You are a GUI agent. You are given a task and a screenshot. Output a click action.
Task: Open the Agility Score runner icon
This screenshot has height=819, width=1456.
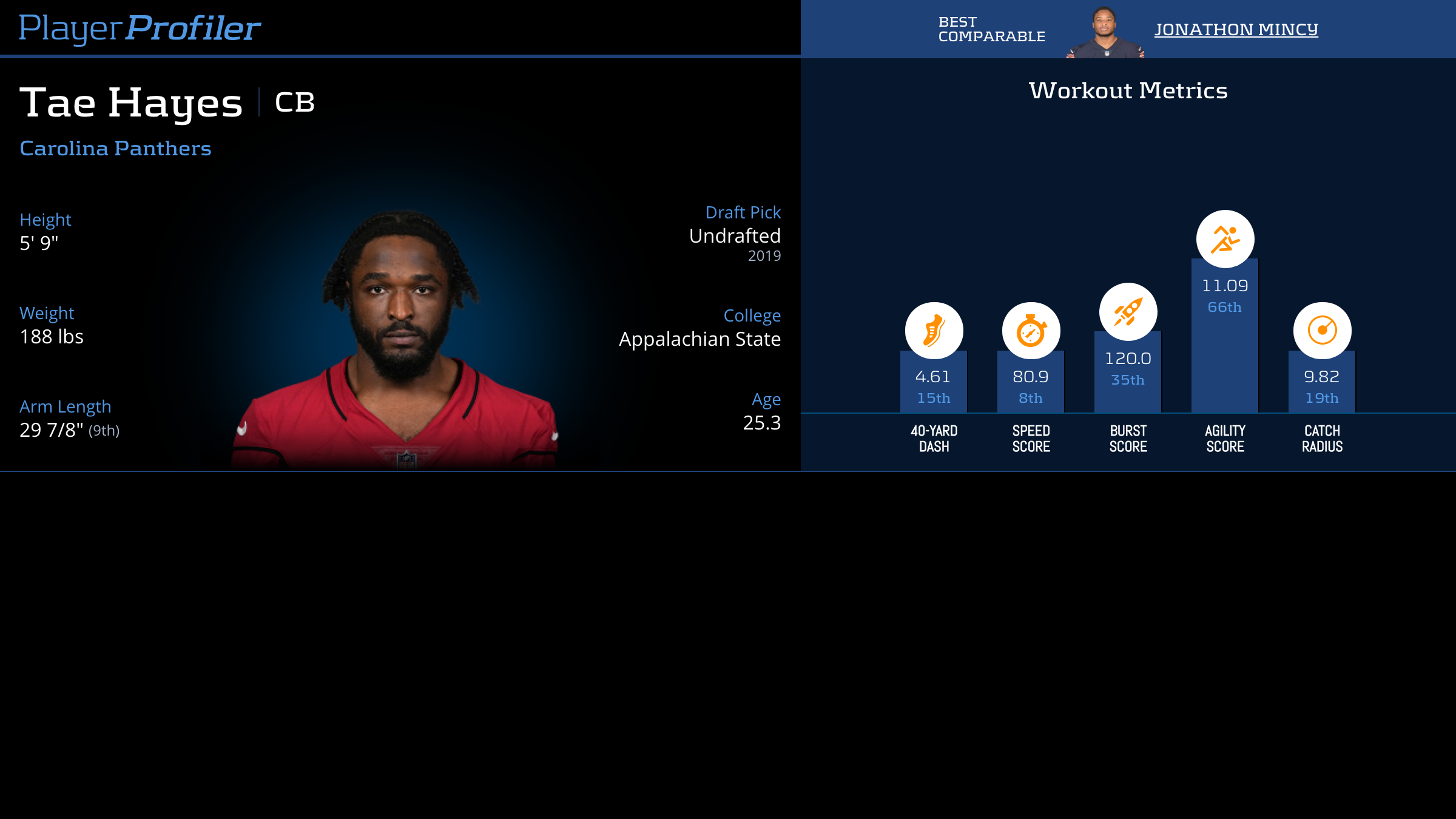pos(1225,239)
